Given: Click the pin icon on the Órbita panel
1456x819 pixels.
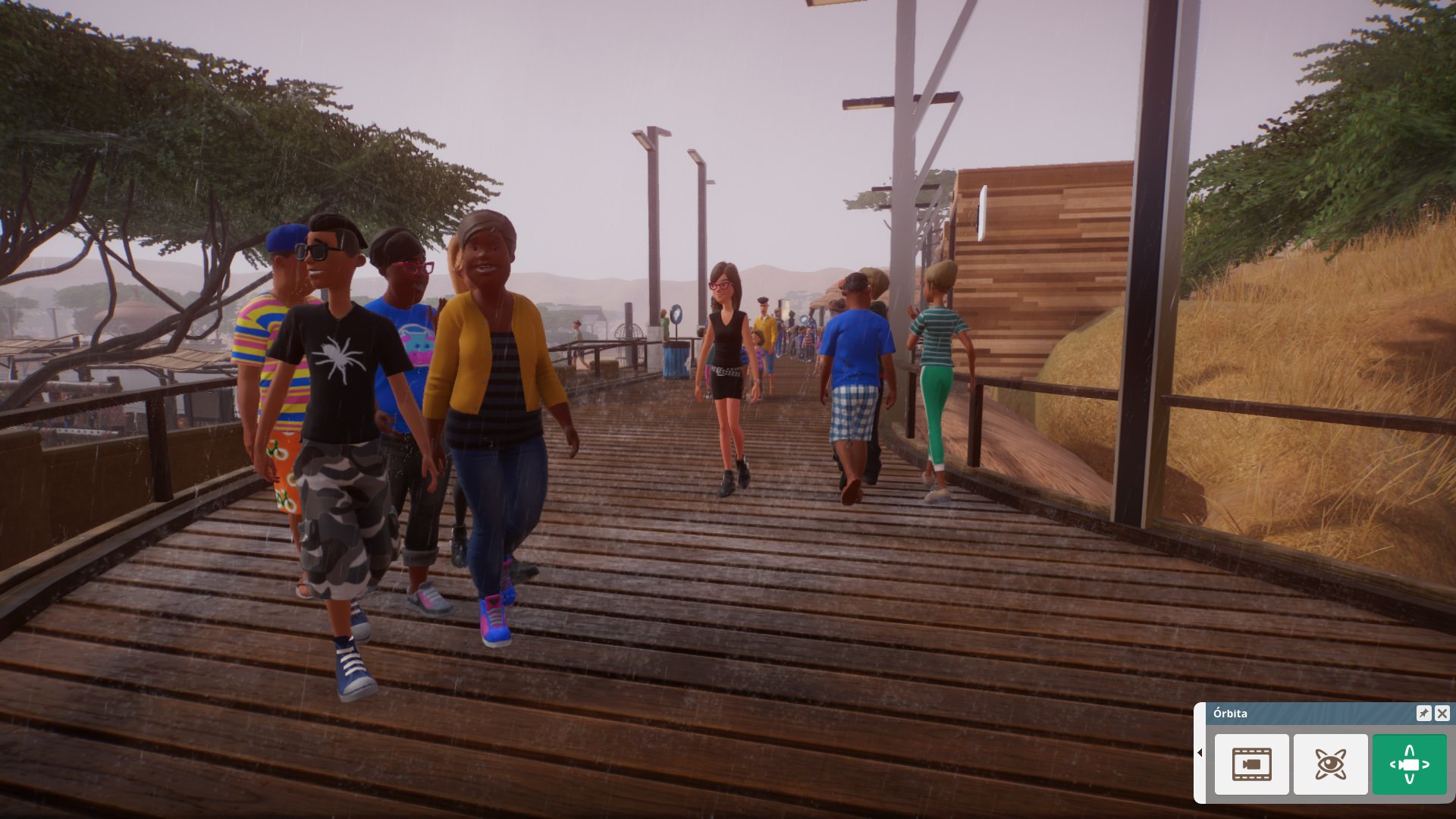Looking at the screenshot, I should pos(1425,713).
